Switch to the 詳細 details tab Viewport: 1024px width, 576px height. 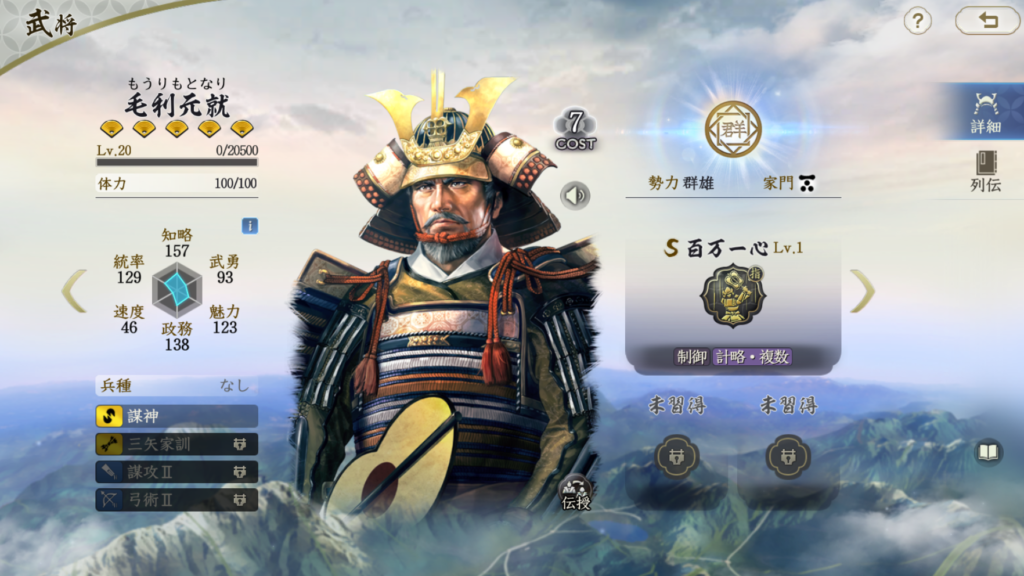click(985, 112)
